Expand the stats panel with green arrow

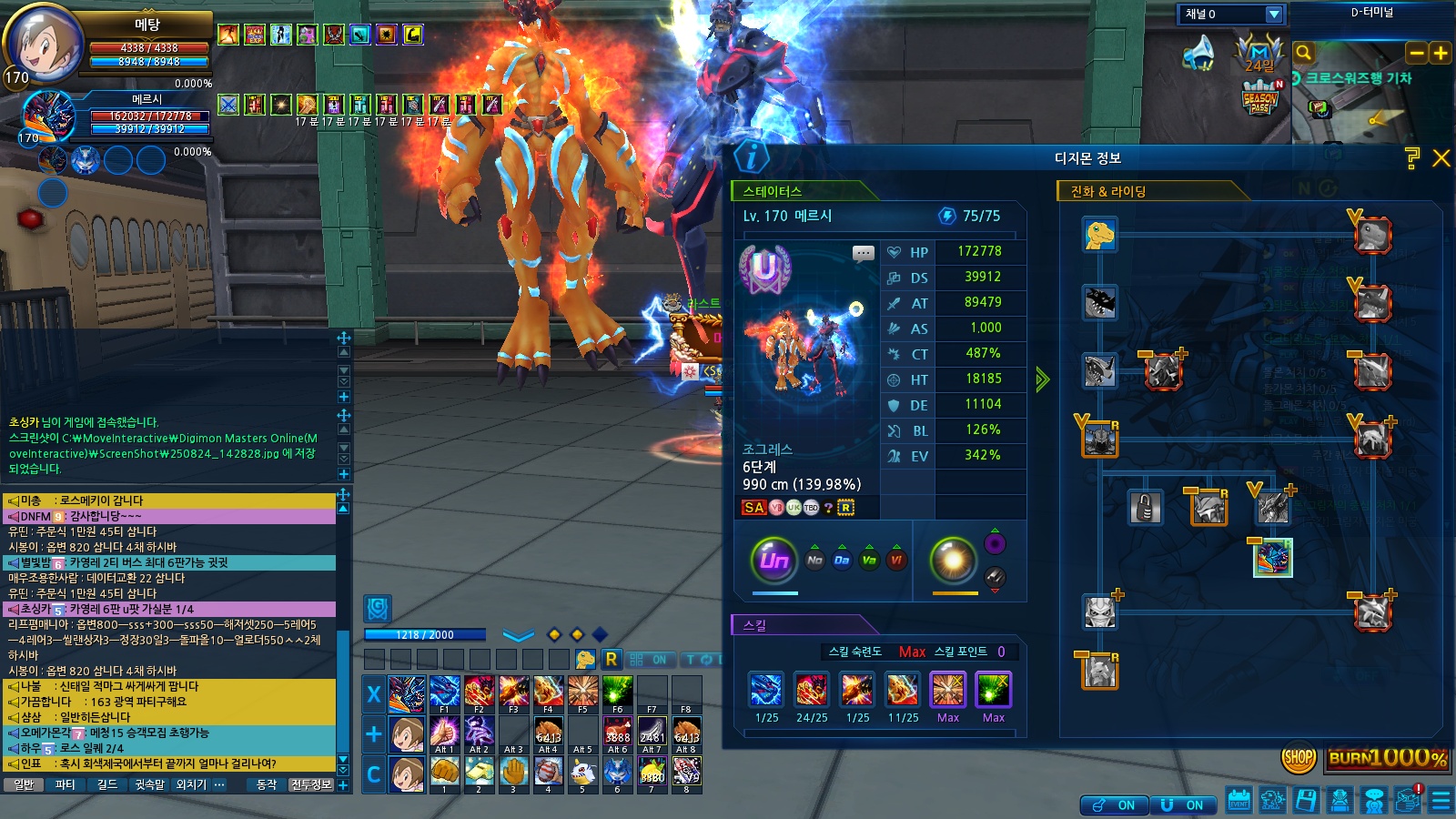coord(1042,379)
